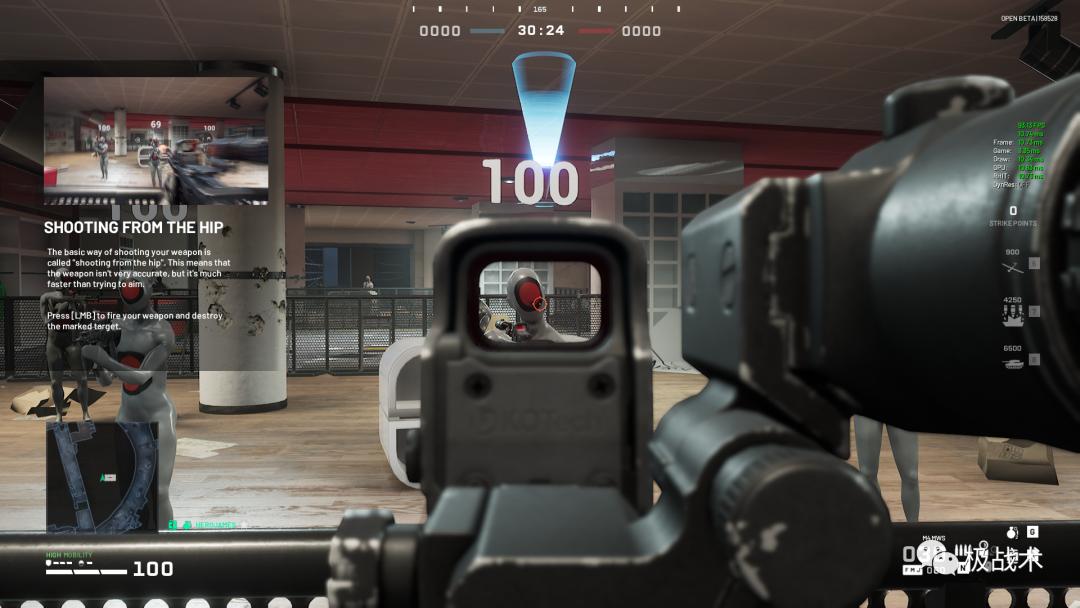Open the minimap in the lower-left corner
1080x608 pixels.
pyautogui.click(x=102, y=475)
